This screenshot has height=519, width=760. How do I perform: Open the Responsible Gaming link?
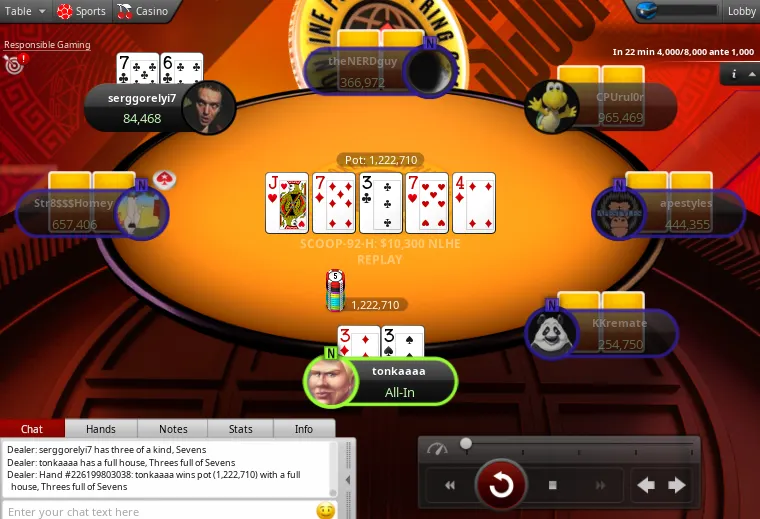coord(47,45)
